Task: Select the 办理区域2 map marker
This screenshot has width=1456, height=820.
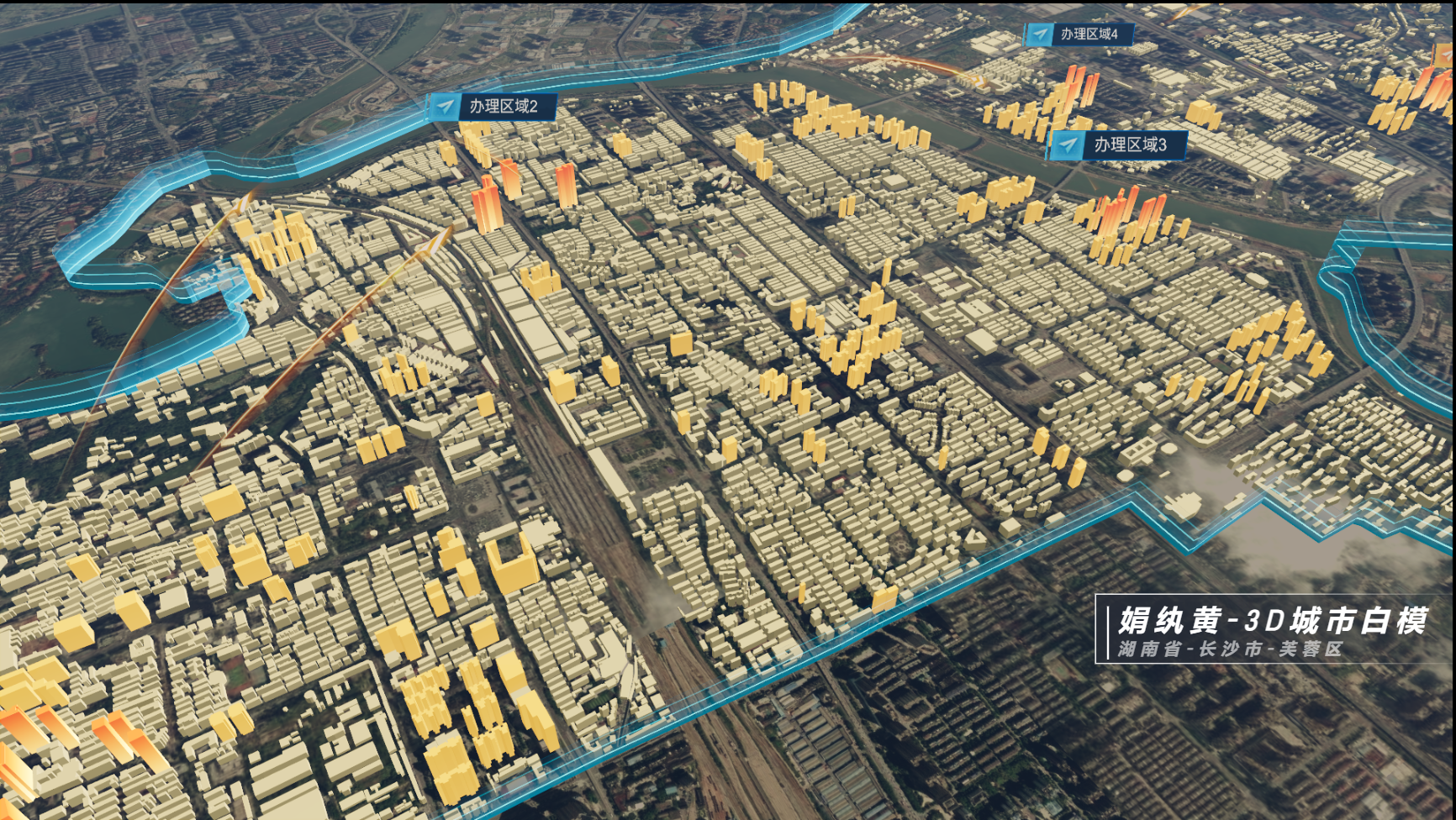Action: click(x=493, y=107)
